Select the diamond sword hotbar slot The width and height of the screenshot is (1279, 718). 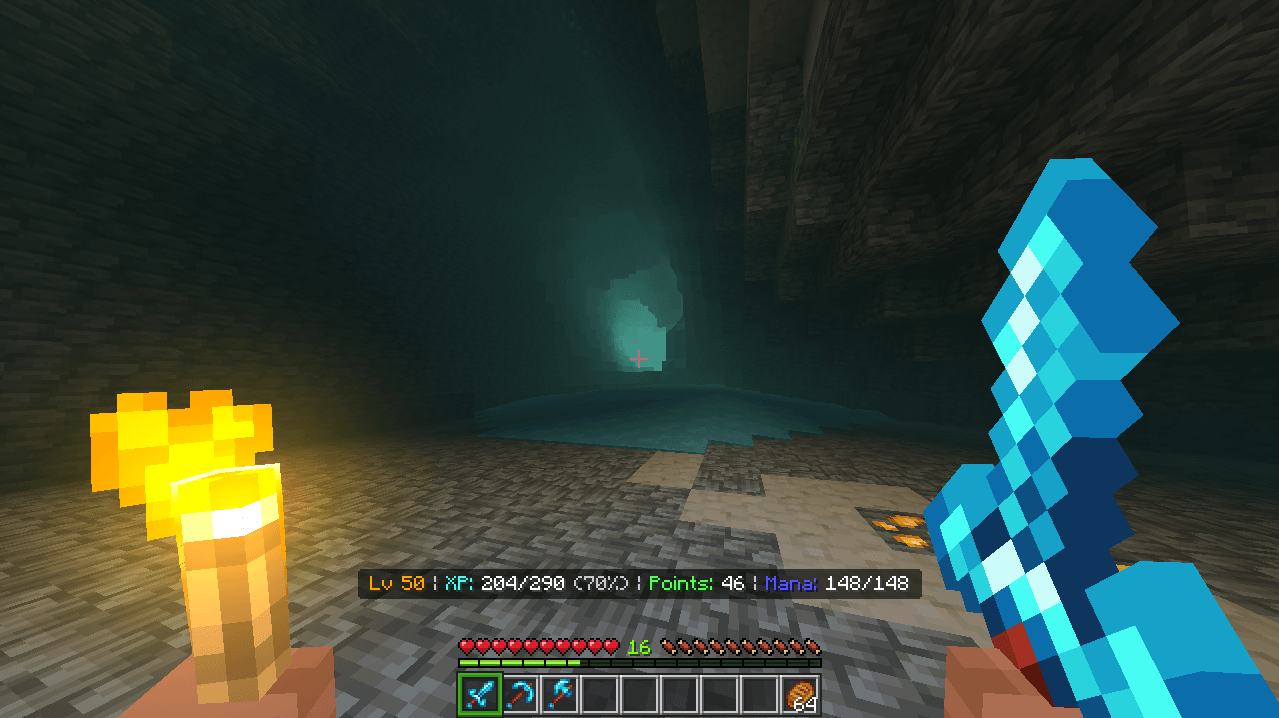point(479,694)
